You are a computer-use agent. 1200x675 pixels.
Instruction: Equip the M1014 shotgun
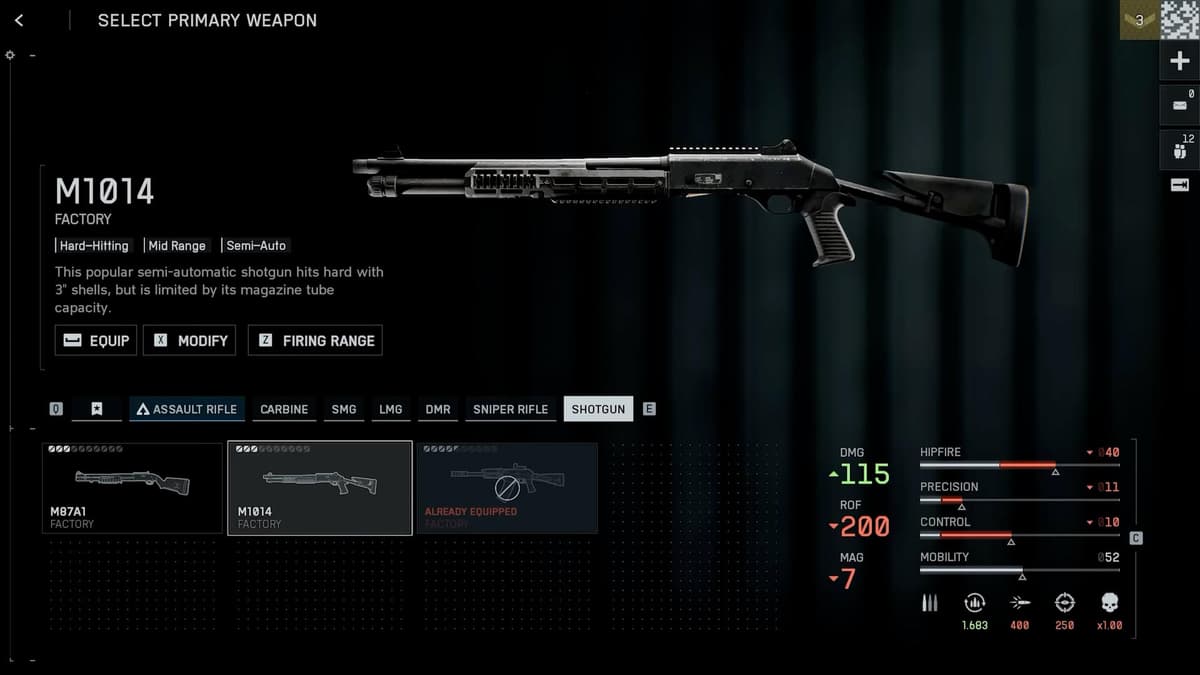[x=96, y=340]
